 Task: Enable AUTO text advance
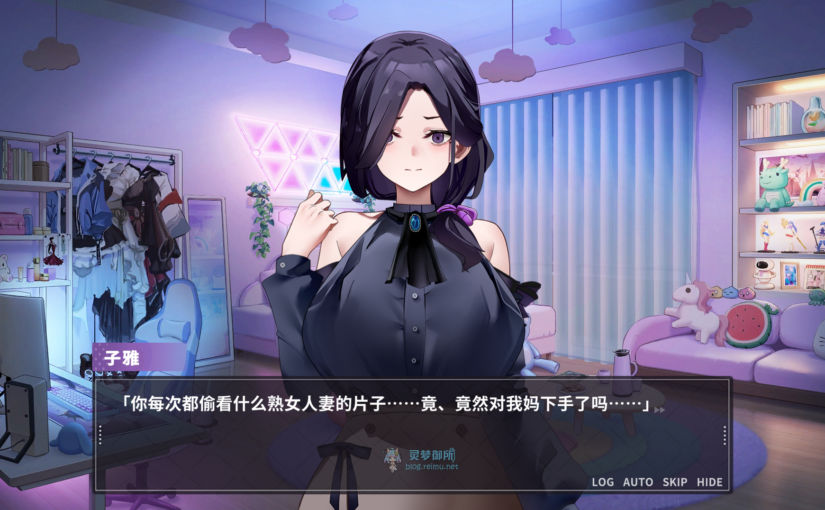[x=638, y=482]
